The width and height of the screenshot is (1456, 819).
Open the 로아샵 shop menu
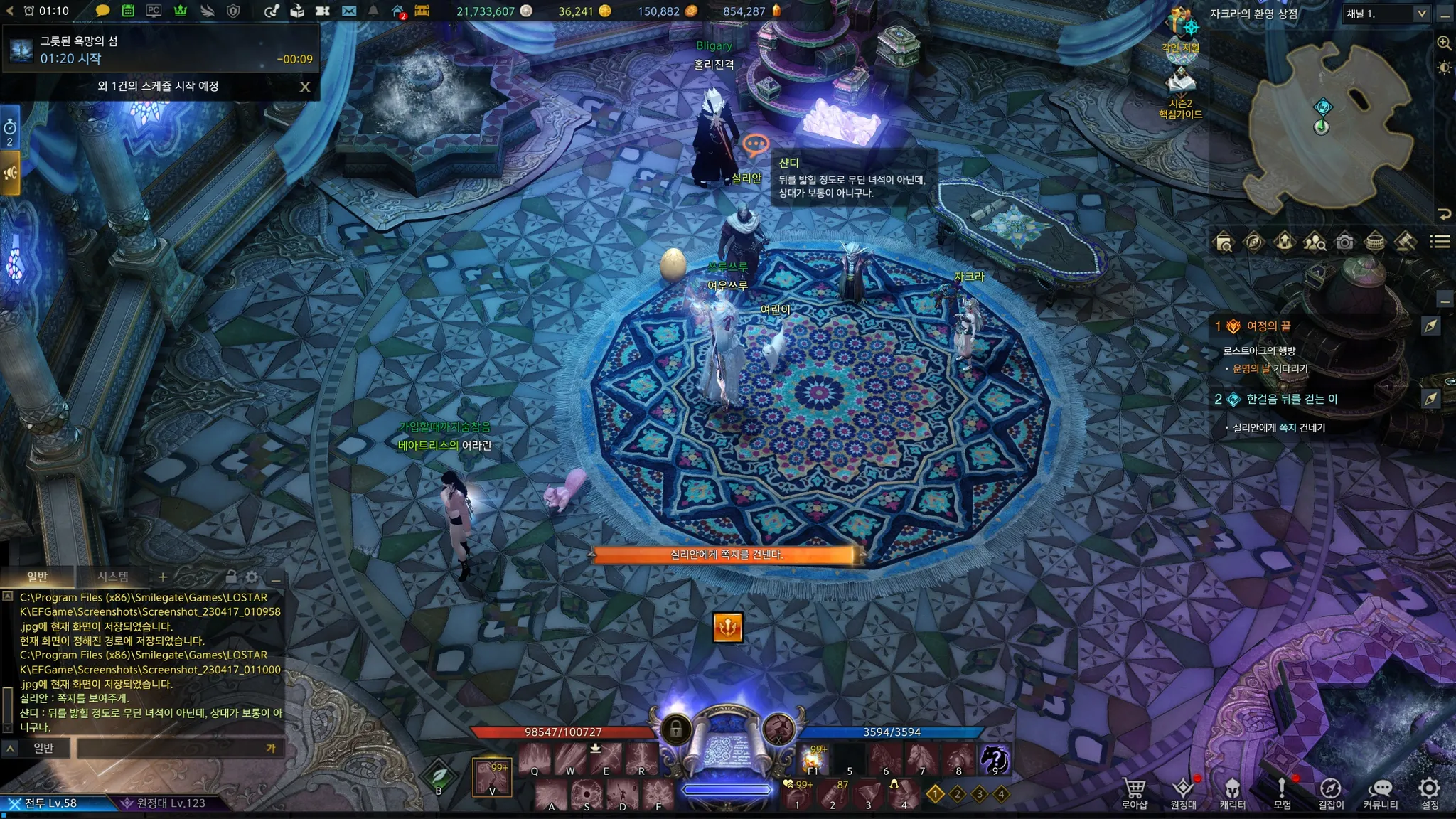point(1134,793)
